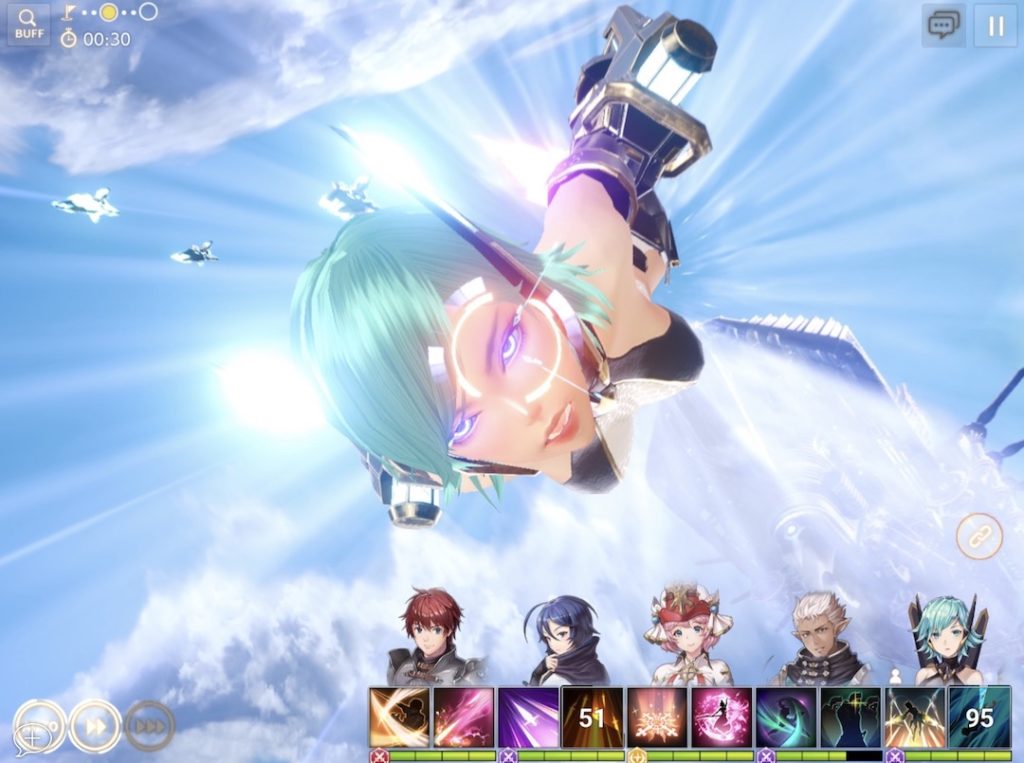Select the red-haired swordsman portrait
The height and width of the screenshot is (763, 1024).
[431, 637]
